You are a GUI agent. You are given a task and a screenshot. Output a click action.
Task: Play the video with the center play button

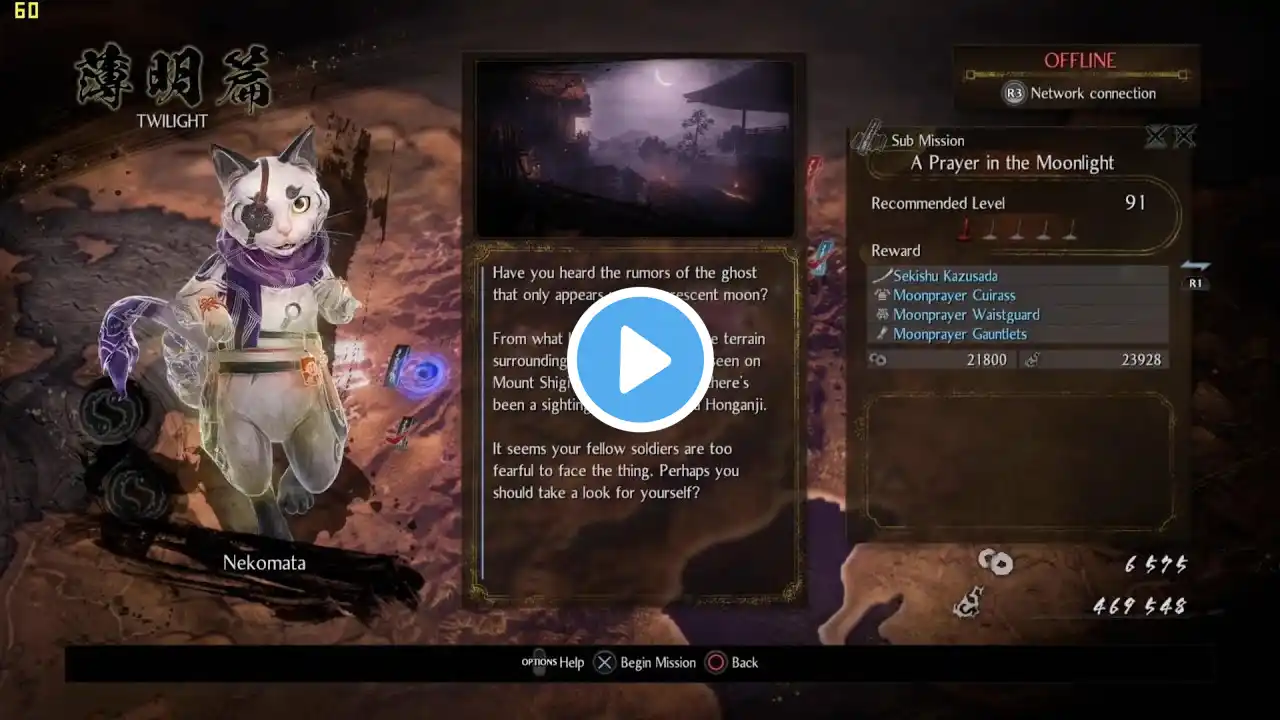(640, 359)
